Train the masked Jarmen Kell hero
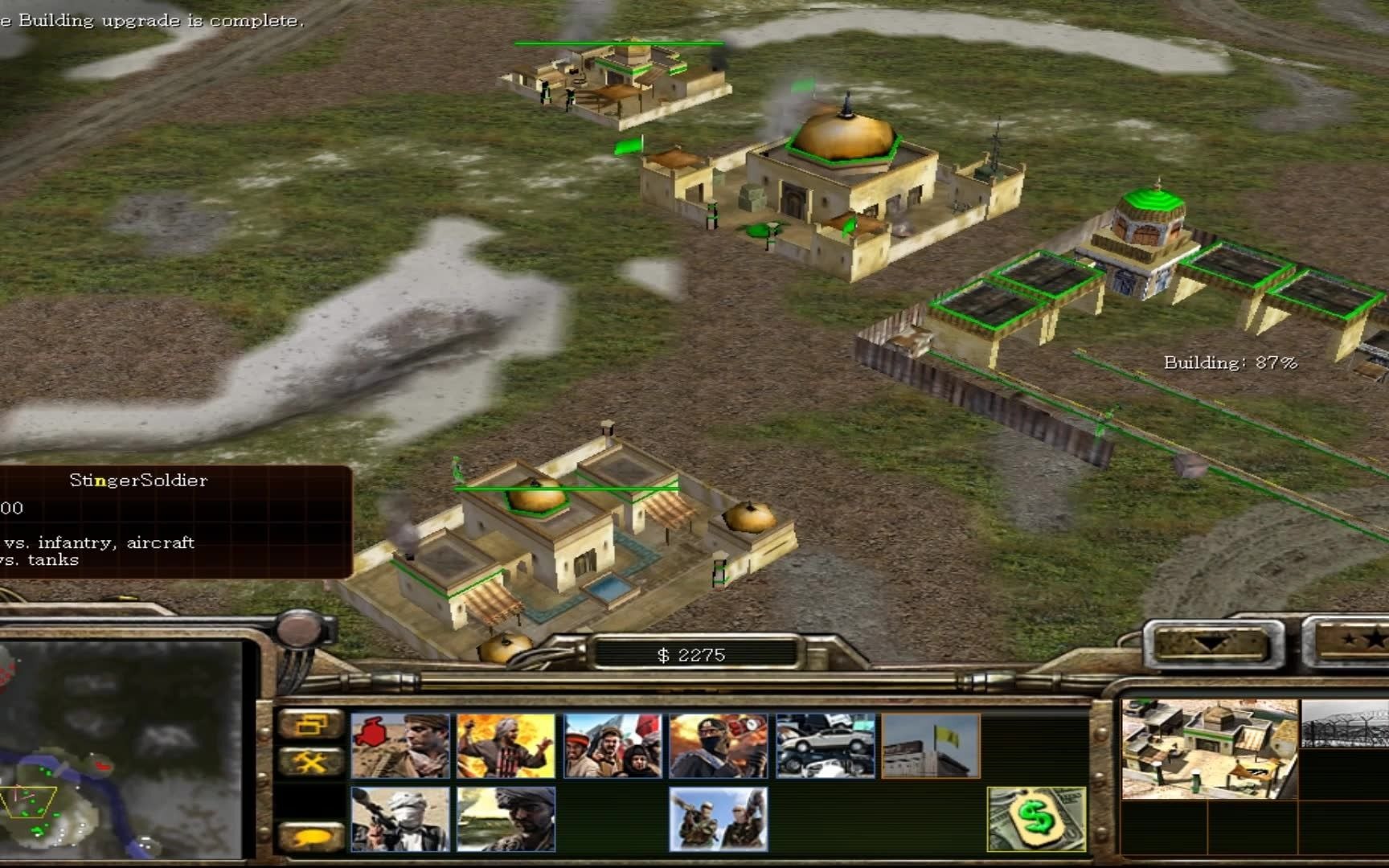Viewport: 1389px width, 868px height. point(719,746)
